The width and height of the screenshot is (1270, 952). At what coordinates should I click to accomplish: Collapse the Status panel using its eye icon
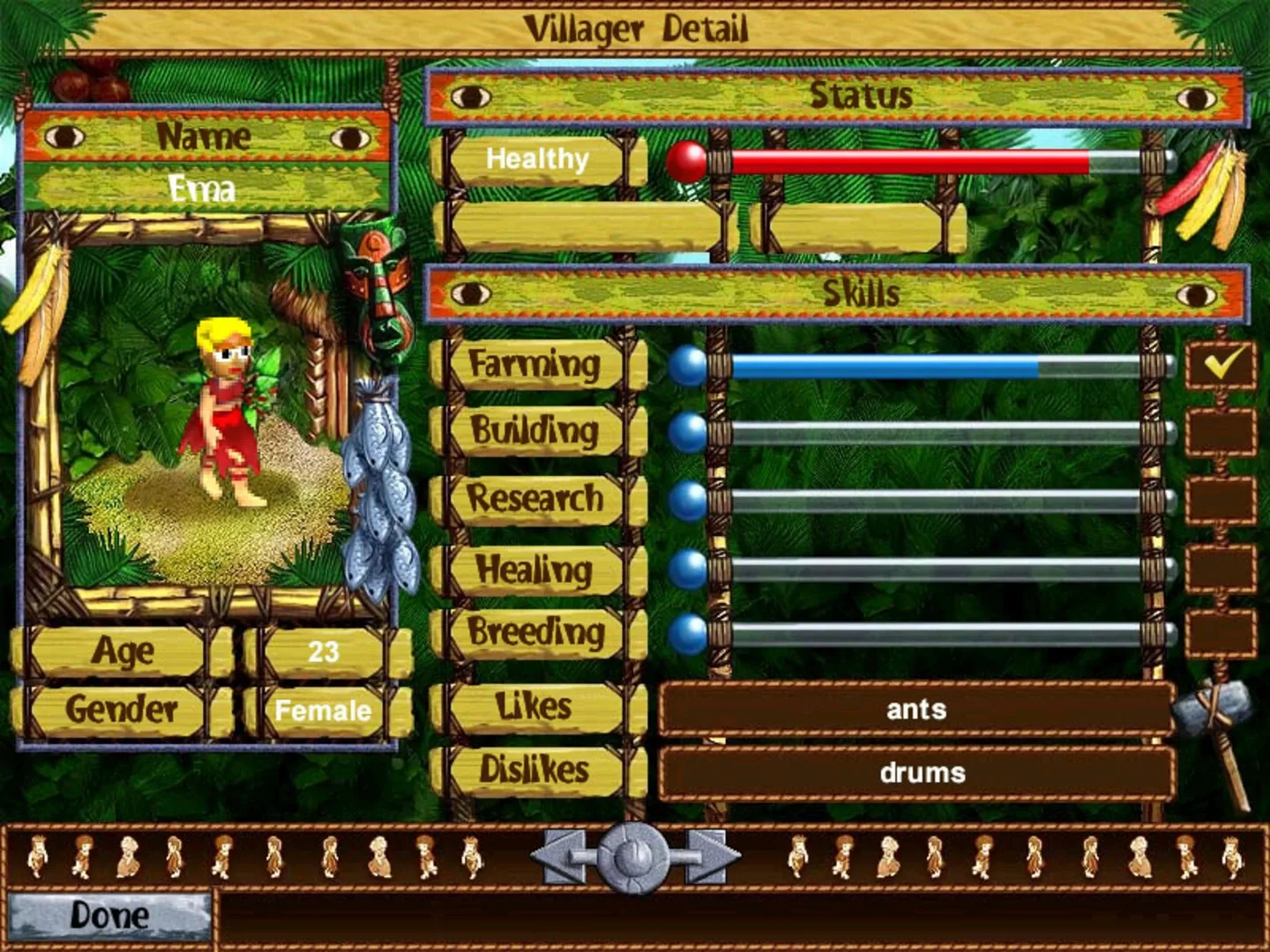click(469, 98)
